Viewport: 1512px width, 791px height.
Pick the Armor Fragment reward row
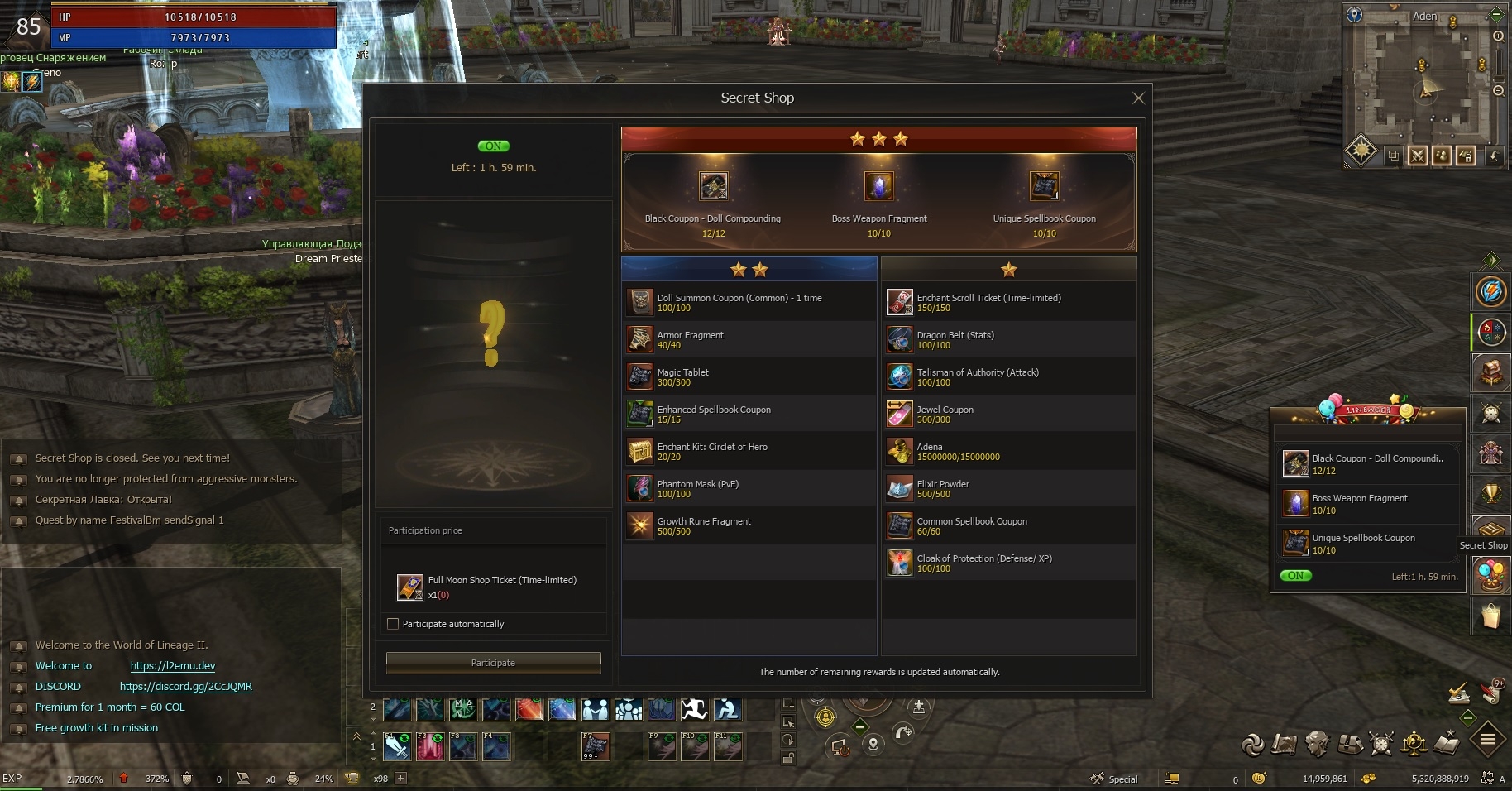pos(749,339)
